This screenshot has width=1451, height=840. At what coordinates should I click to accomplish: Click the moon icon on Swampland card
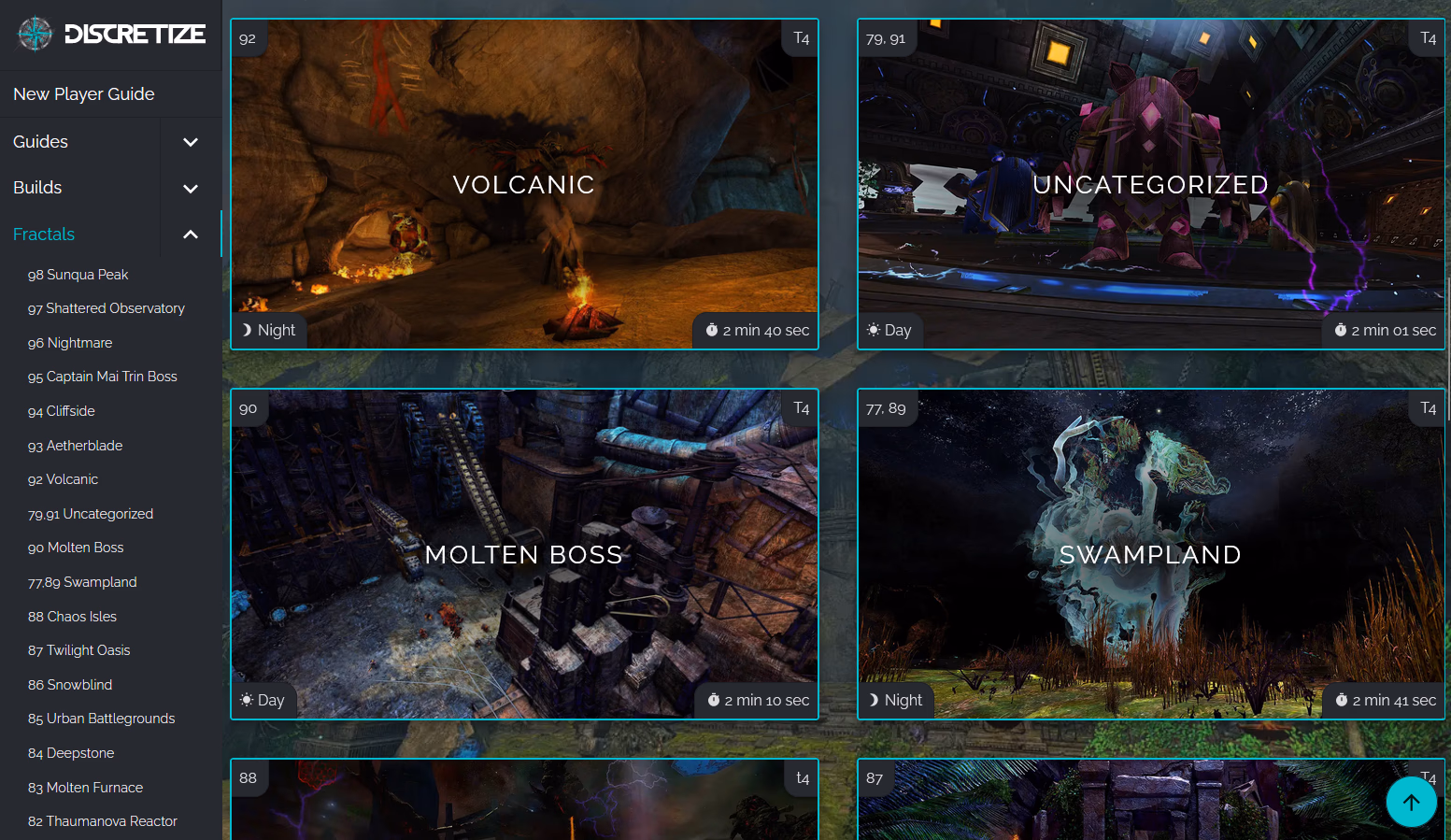pos(873,699)
